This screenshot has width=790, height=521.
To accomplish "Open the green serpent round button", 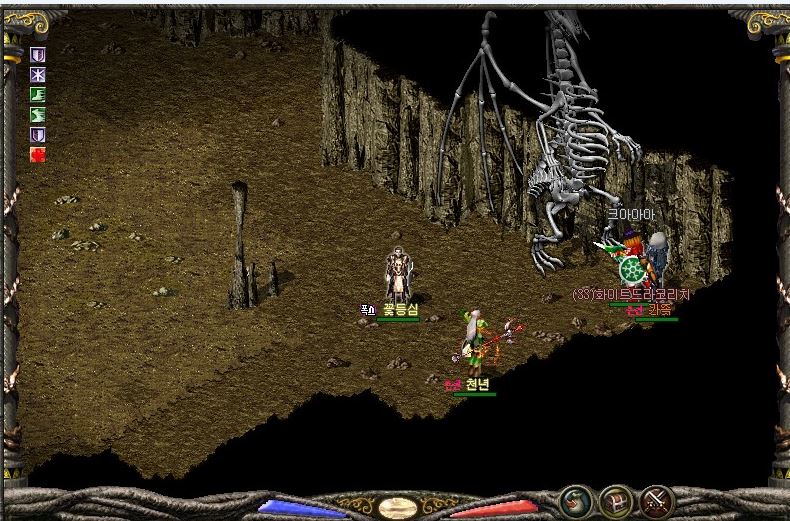I will [575, 500].
